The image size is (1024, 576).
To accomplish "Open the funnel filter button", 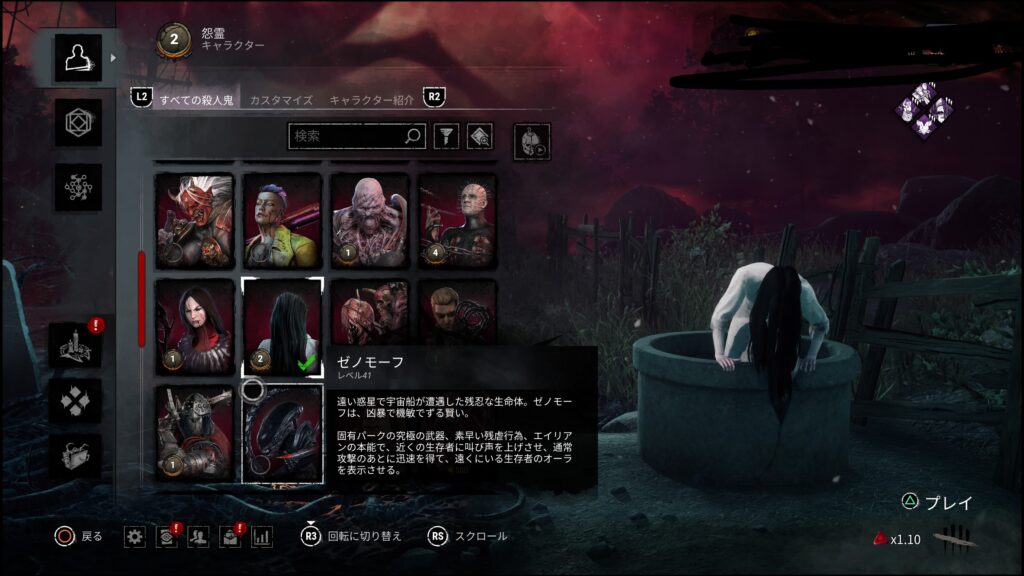I will (446, 136).
